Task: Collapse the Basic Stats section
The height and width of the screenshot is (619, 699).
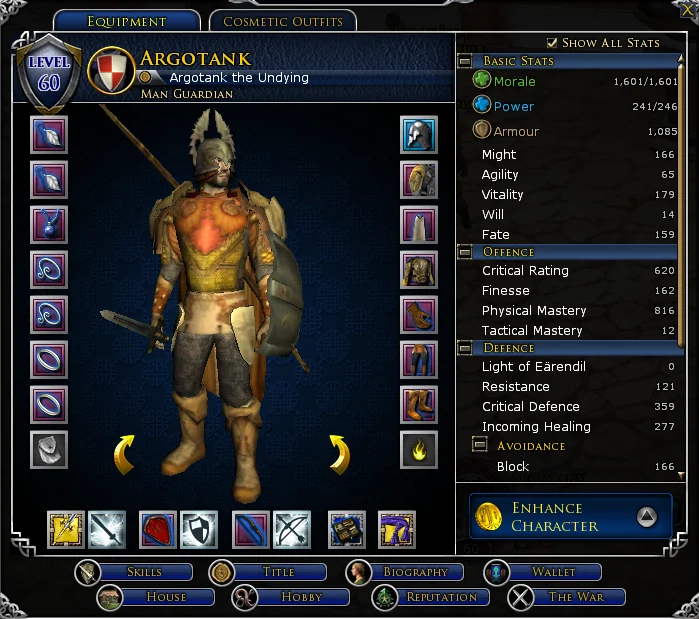Action: tap(466, 61)
